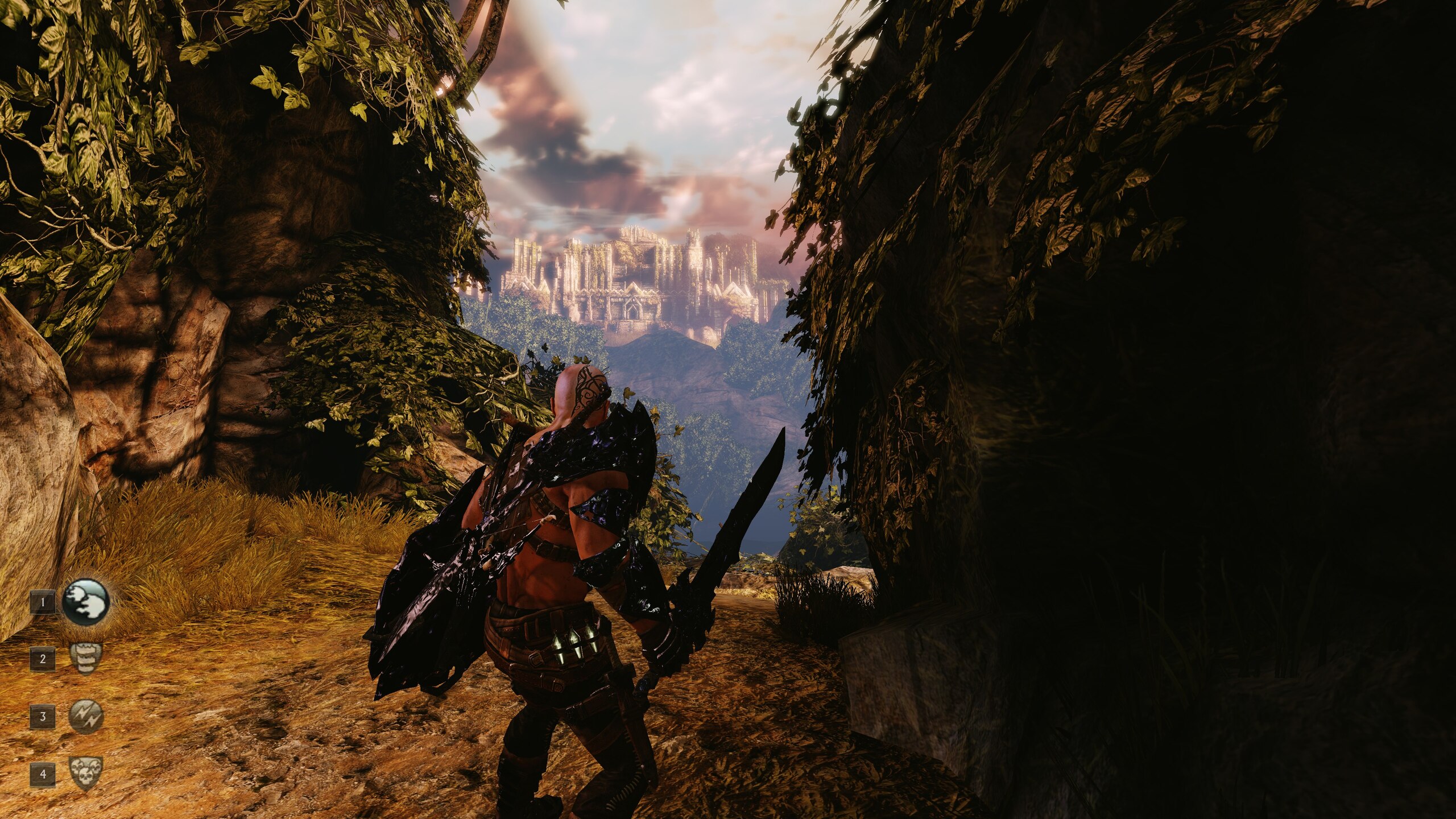Trigger the twin lightning bolts ability
Screen dimensions: 1456x819
[x=86, y=715]
